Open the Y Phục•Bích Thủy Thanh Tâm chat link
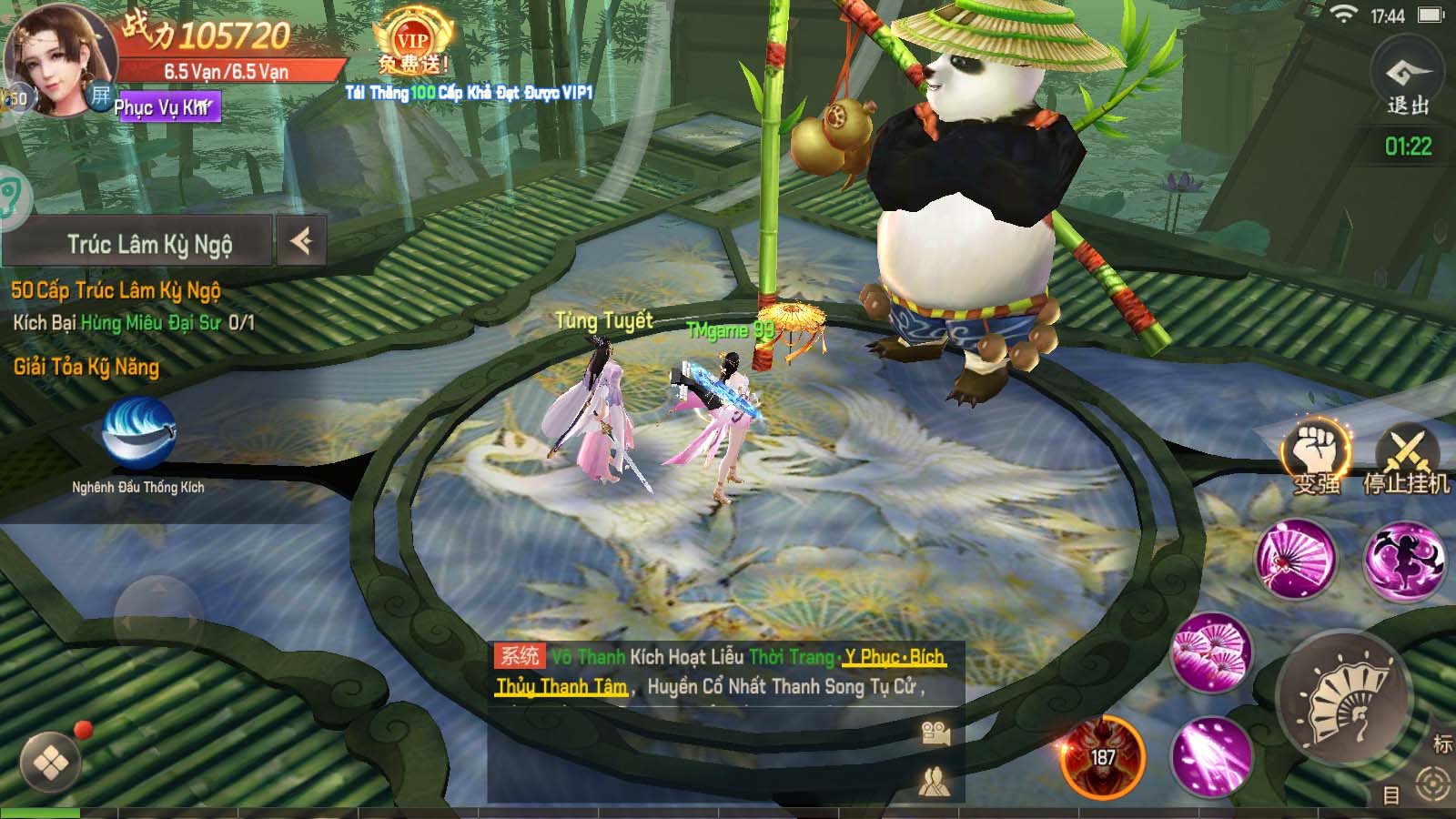The image size is (1456, 819). tap(895, 655)
